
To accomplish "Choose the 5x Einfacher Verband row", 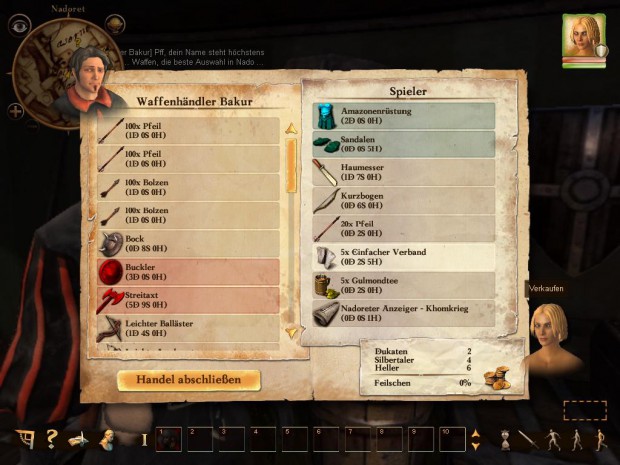I will tap(404, 257).
